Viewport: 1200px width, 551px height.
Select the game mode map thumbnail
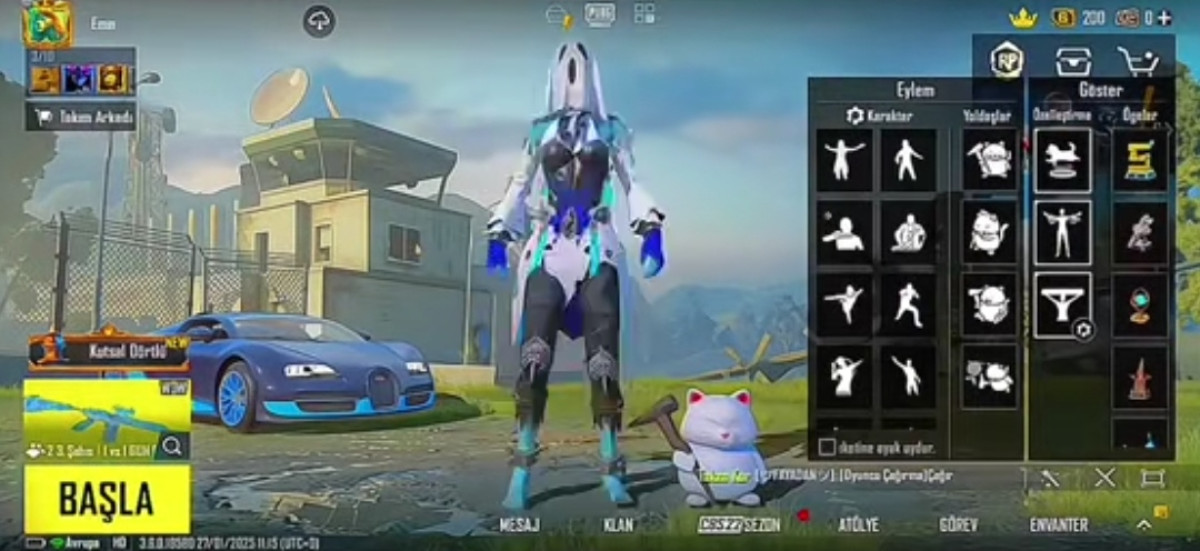pos(106,410)
